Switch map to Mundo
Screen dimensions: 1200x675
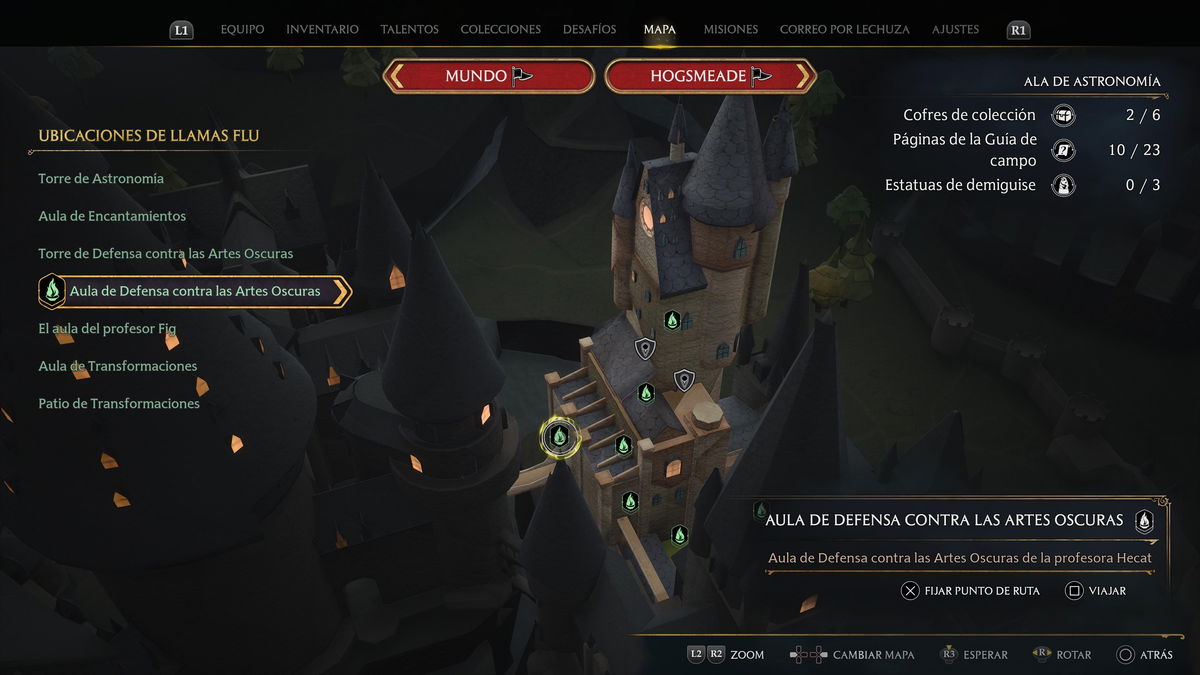(x=489, y=76)
